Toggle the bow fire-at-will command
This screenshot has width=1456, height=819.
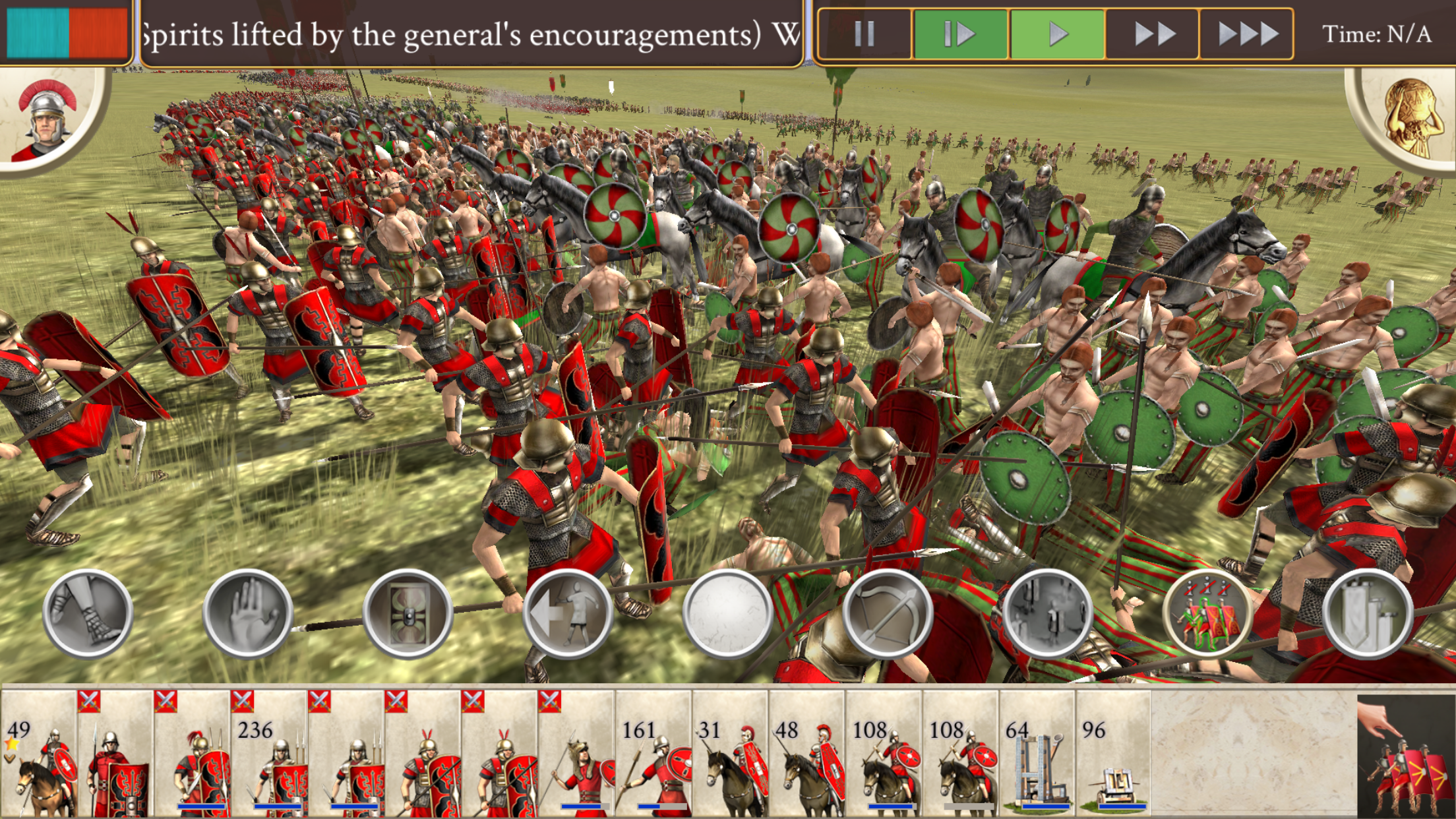888,613
